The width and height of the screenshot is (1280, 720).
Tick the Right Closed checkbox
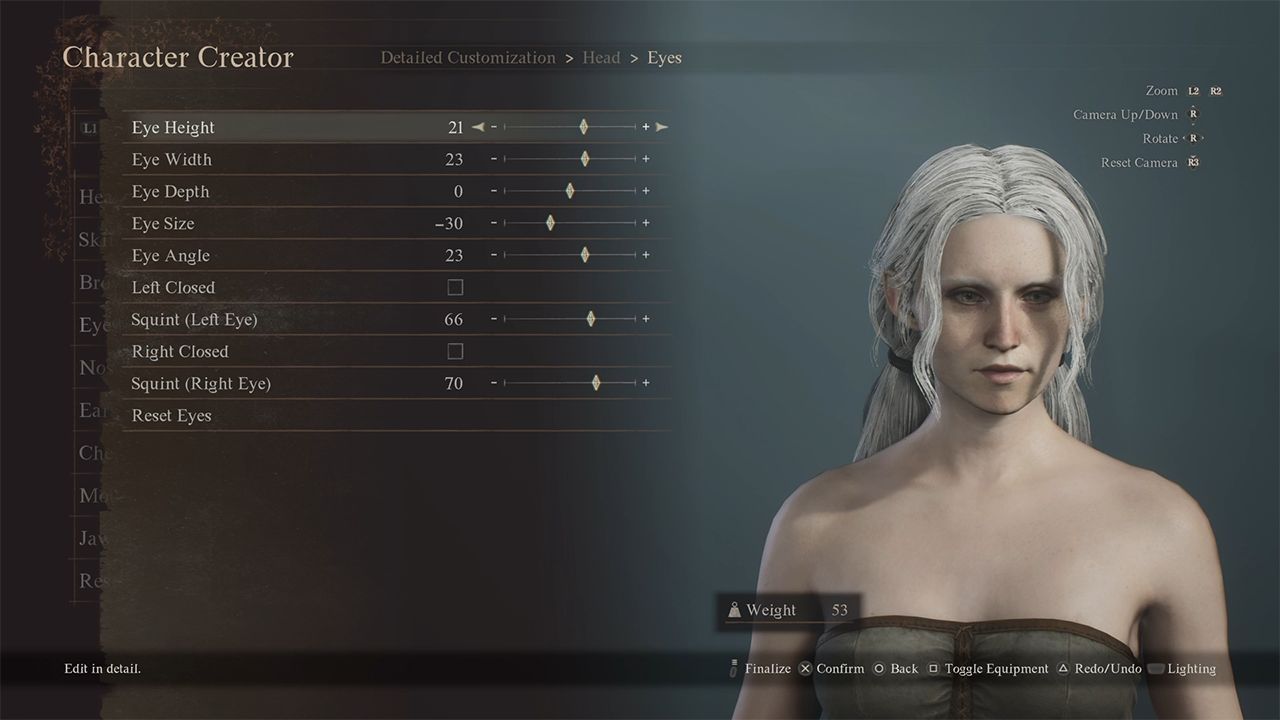click(x=455, y=351)
